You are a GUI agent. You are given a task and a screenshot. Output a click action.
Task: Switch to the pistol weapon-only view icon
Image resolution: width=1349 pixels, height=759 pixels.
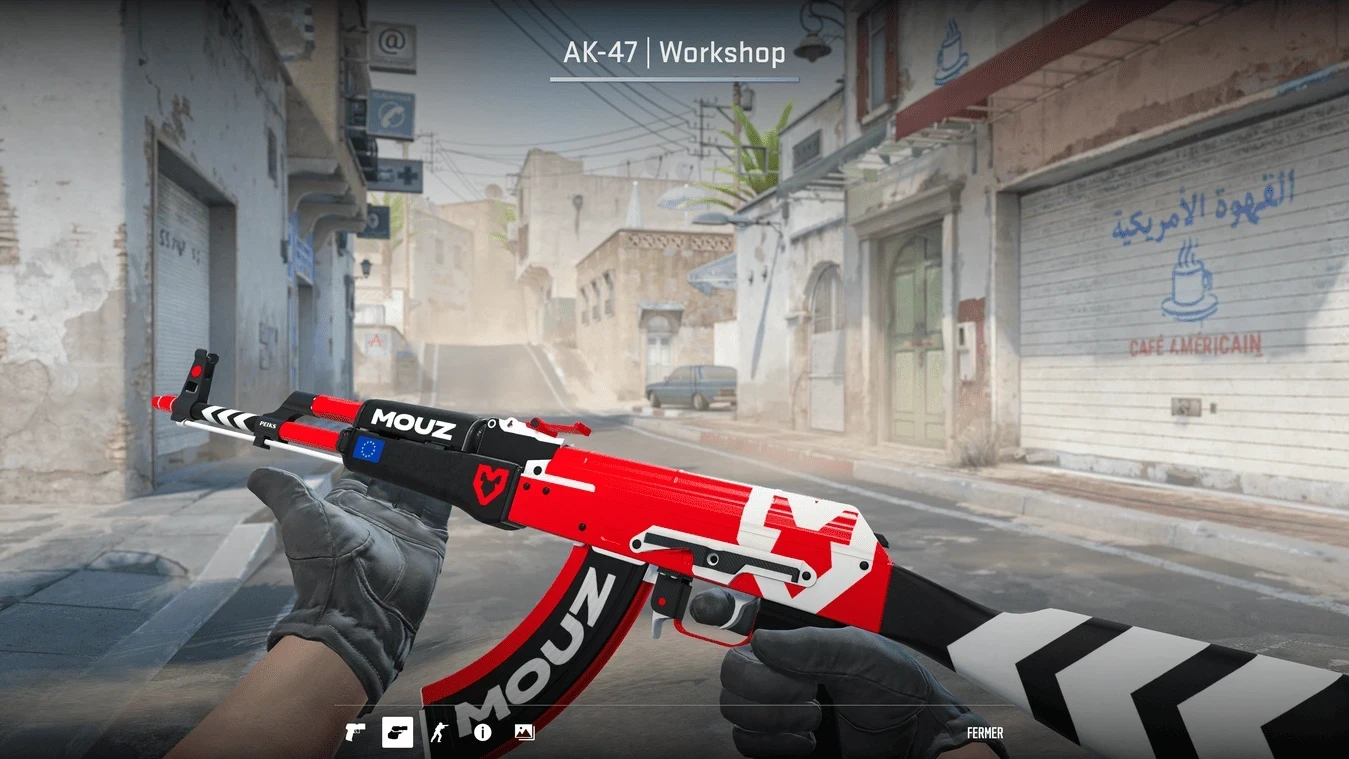coord(355,732)
